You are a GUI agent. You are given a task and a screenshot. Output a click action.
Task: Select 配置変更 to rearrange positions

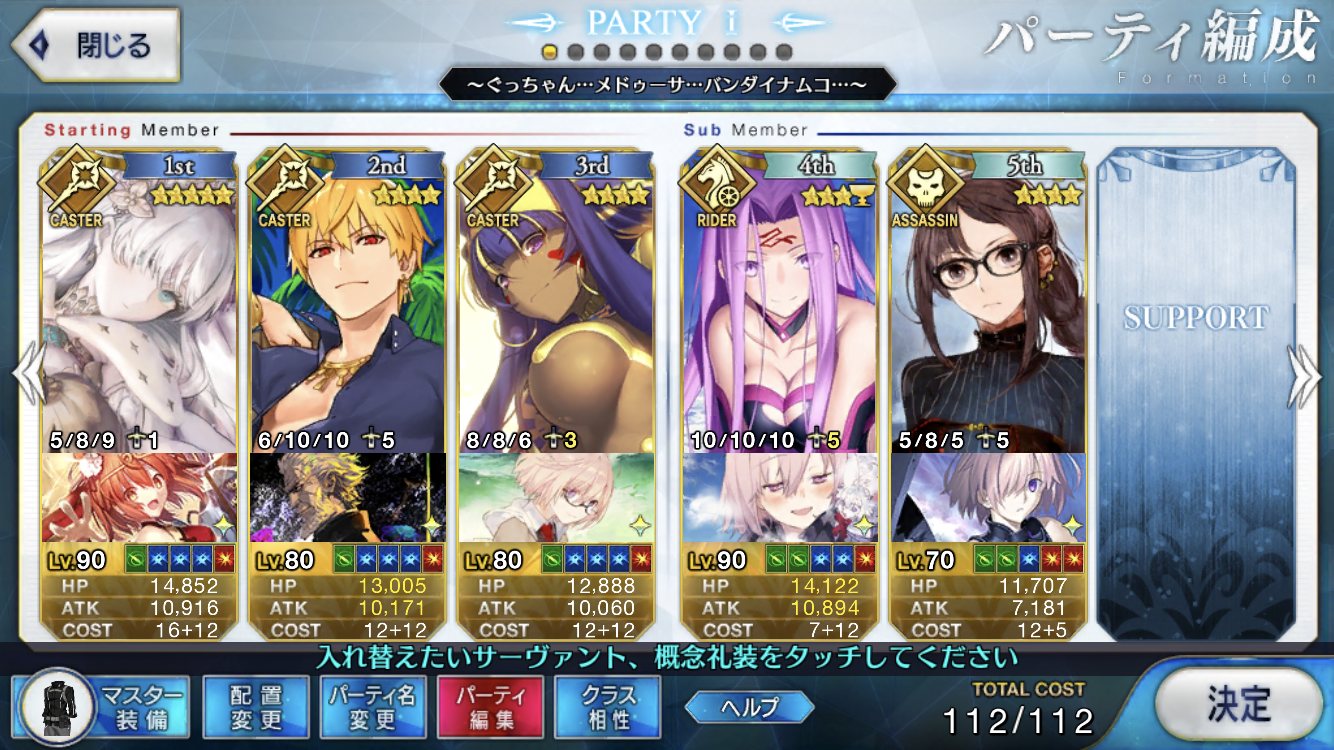pos(256,706)
